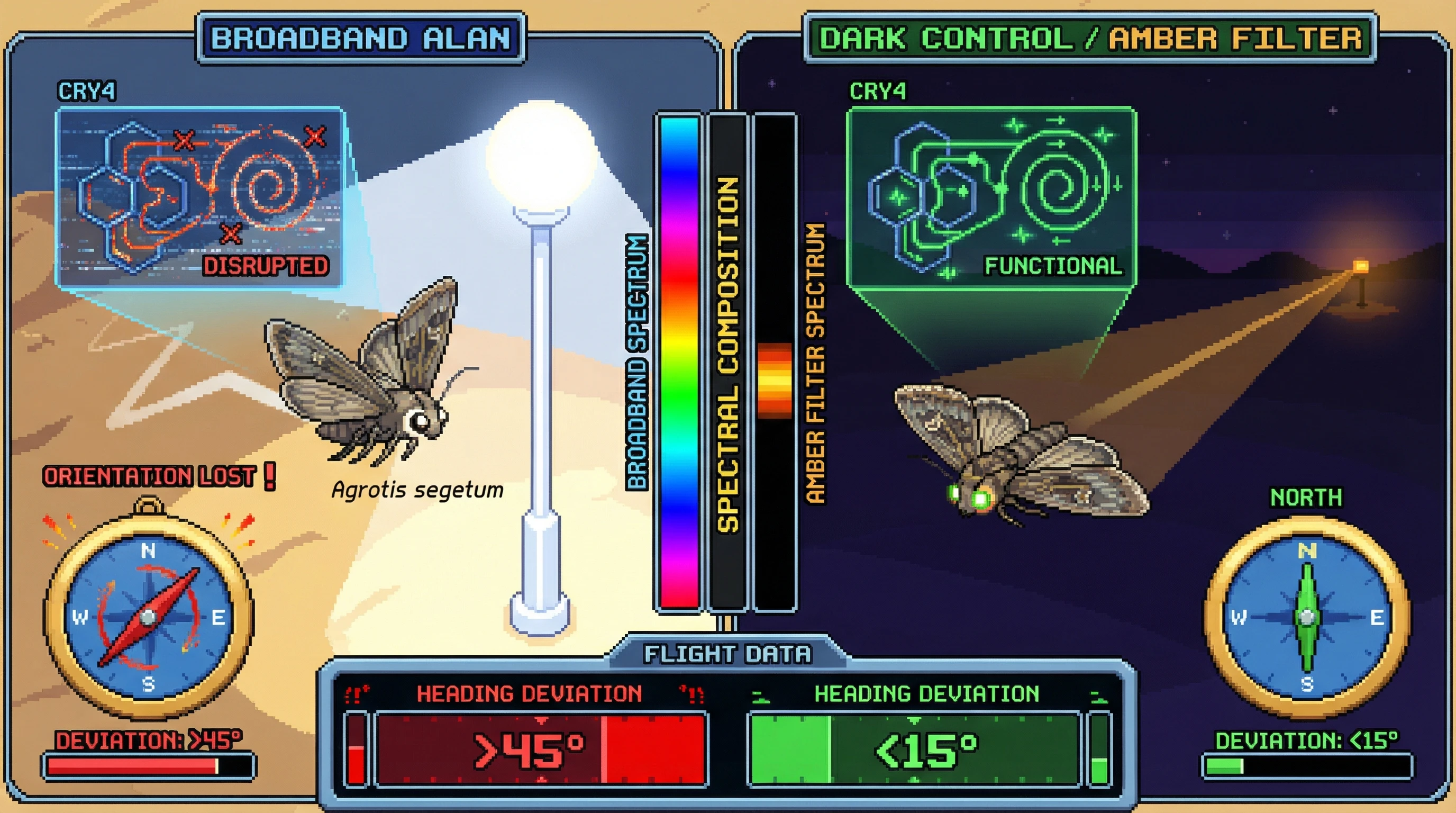Inspect the disrupted CRY4 molecule panel

200,197
